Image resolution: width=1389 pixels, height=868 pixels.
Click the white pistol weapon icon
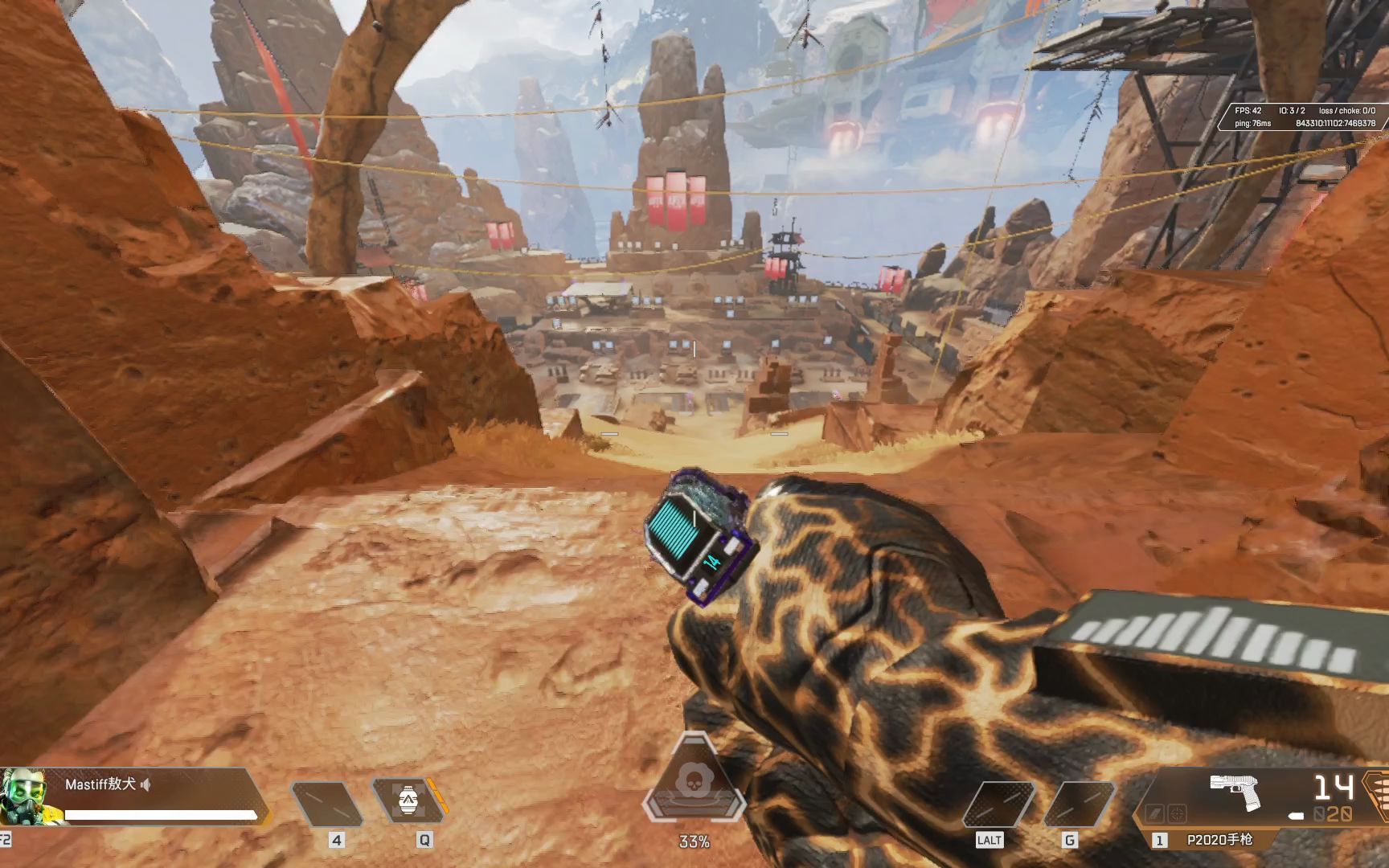tap(1235, 791)
